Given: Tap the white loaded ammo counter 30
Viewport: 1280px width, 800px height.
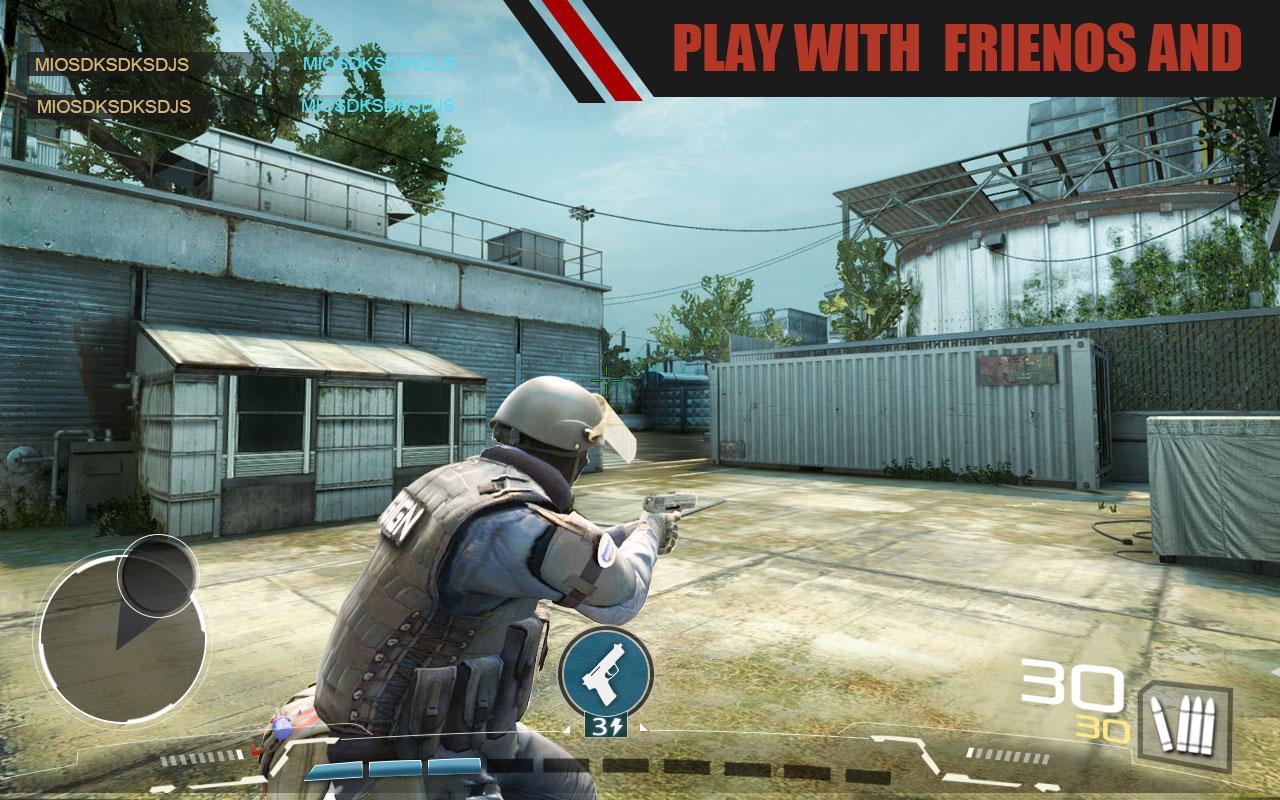Looking at the screenshot, I should click(x=1072, y=685).
